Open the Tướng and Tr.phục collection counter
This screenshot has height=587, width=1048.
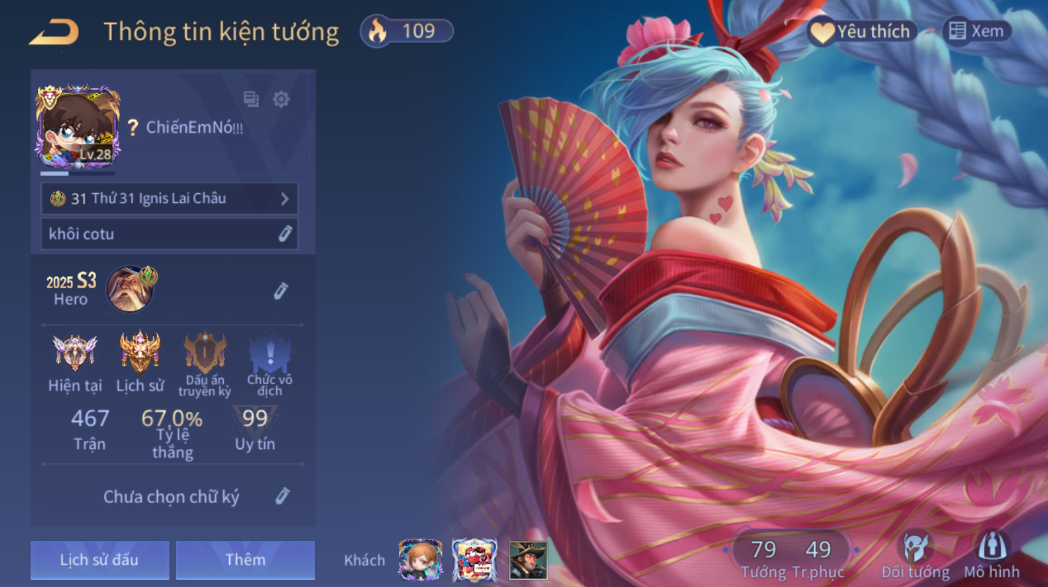[791, 557]
